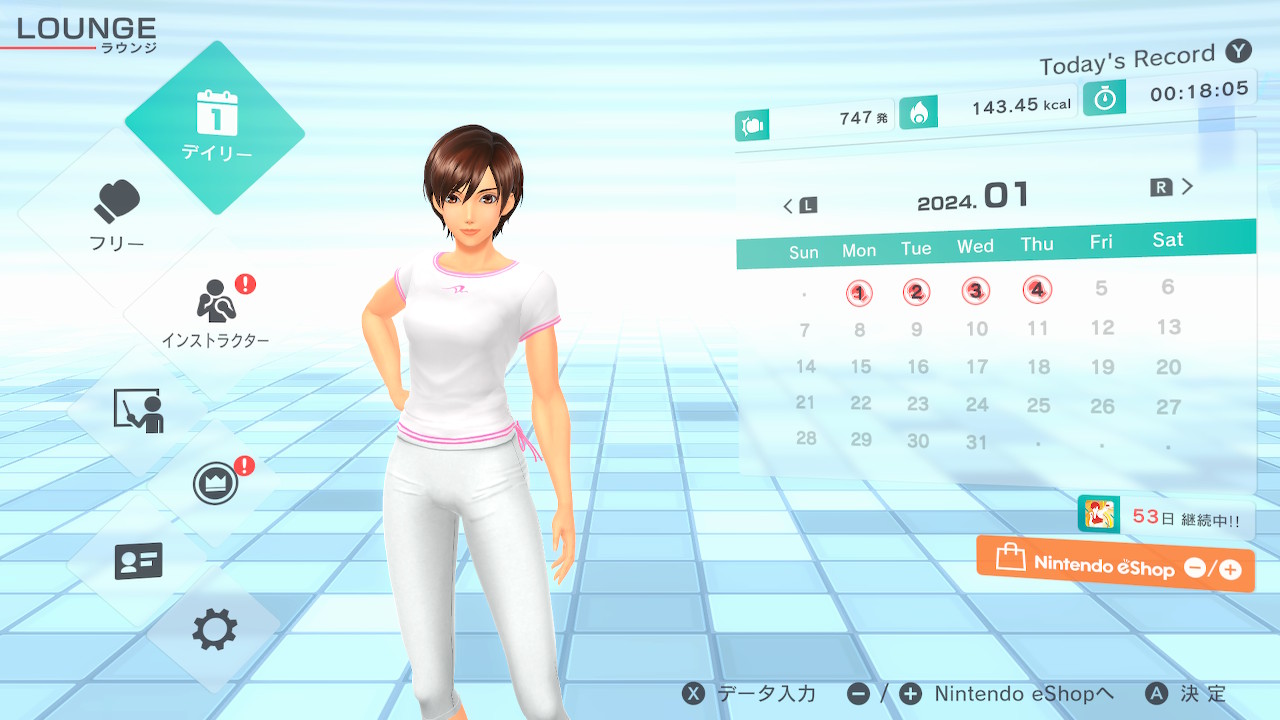Click the 53日 継続中 streak badge
Screen dimensions: 1280x720
1165,518
